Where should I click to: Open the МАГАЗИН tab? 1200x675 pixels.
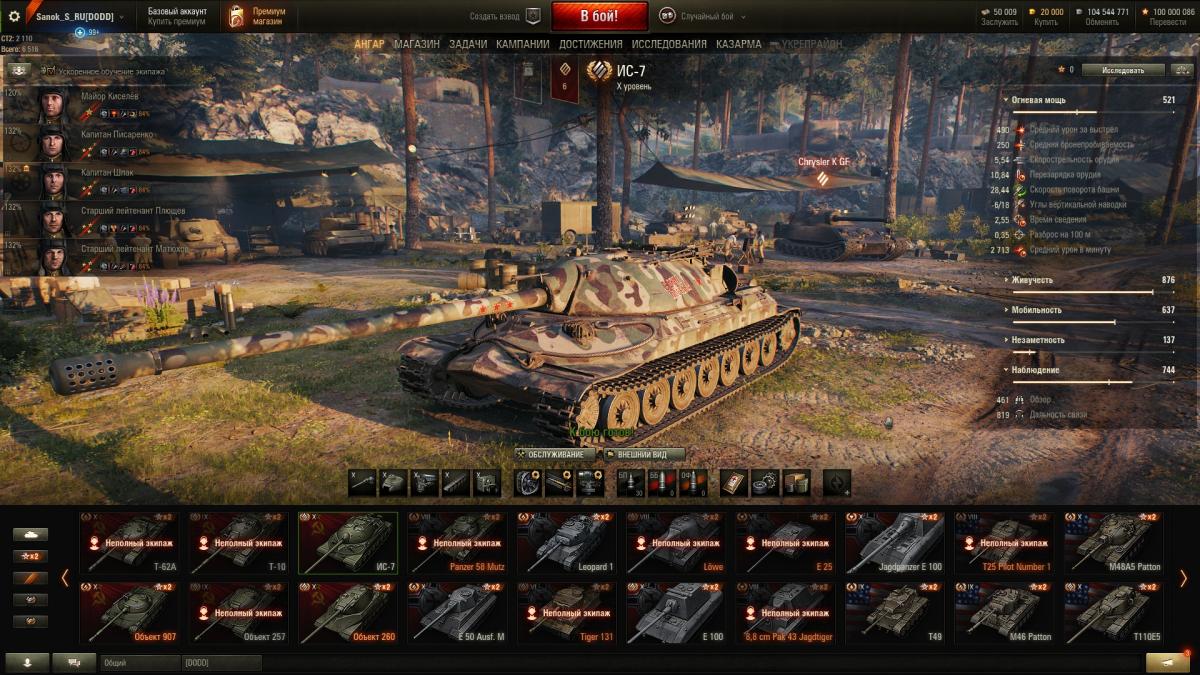[x=416, y=44]
